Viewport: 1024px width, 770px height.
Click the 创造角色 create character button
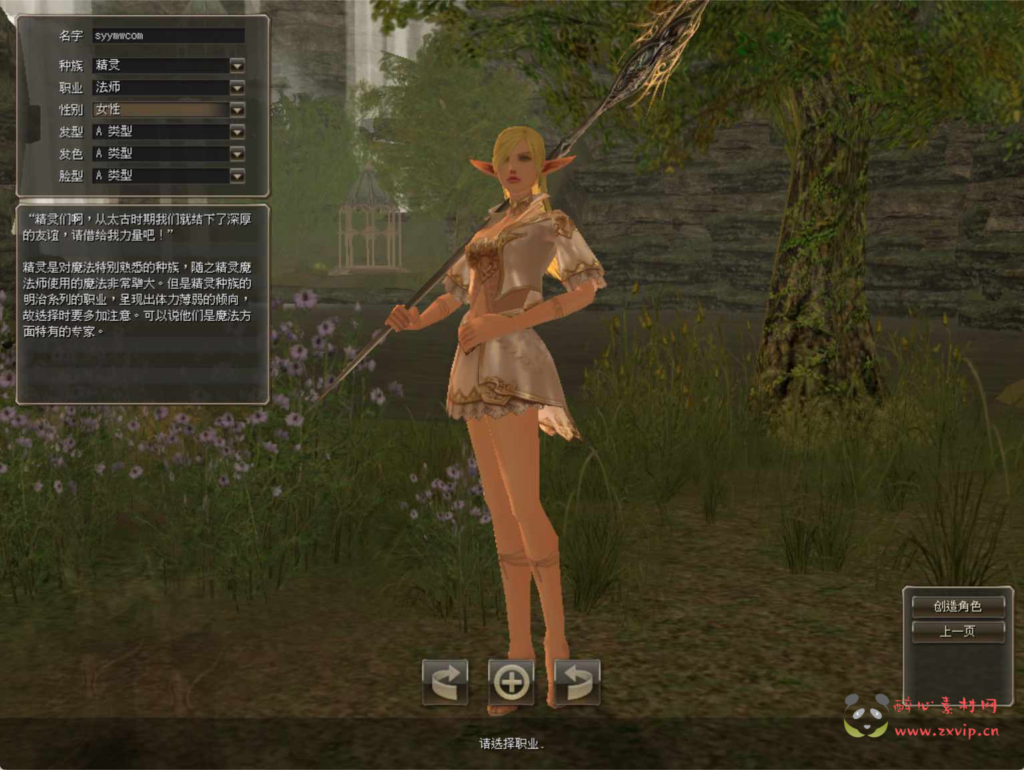click(x=957, y=606)
